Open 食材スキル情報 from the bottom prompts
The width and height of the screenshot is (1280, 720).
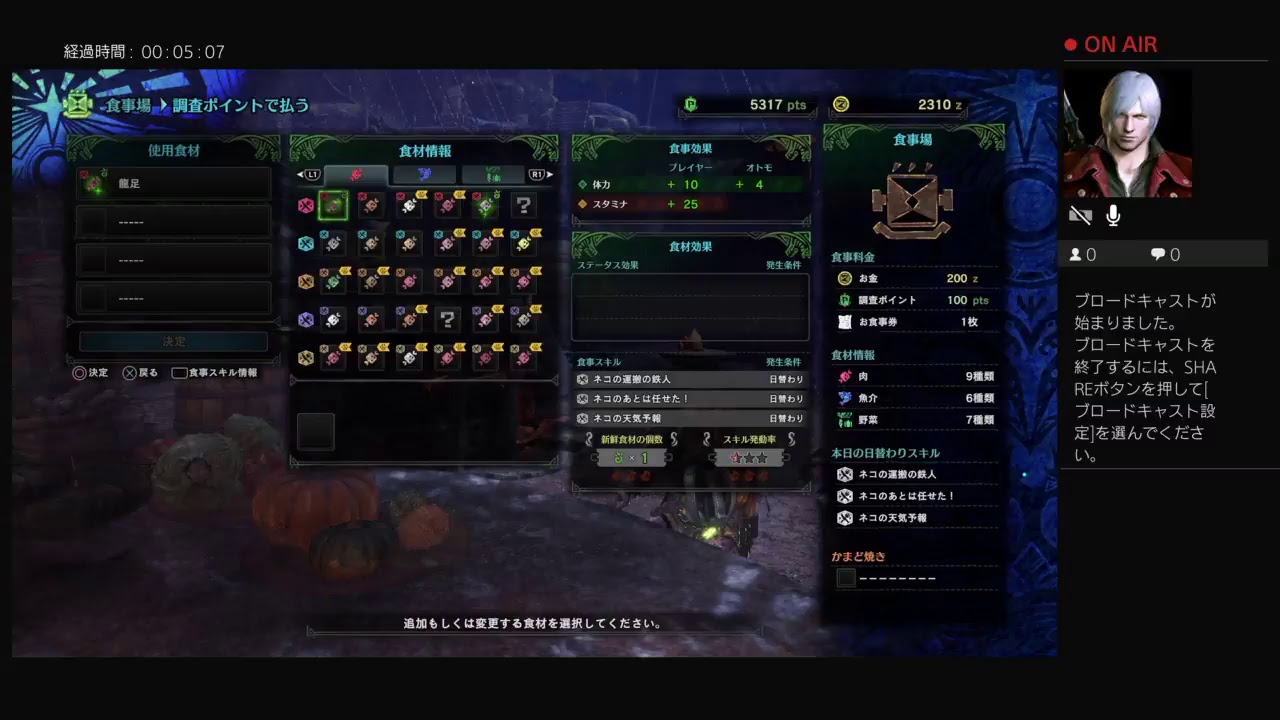pos(213,373)
